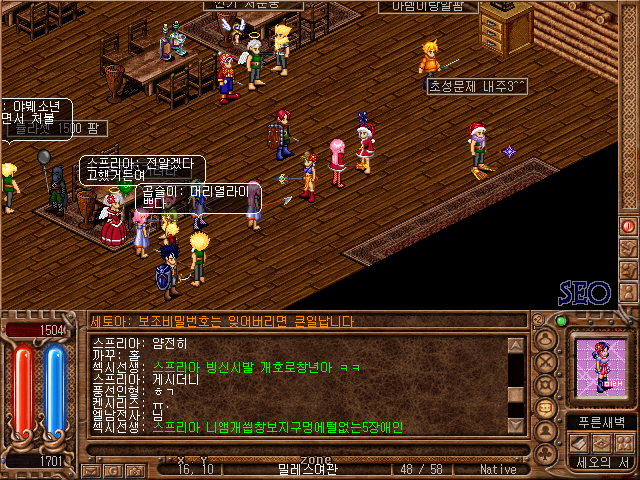The image size is (640, 480).
Task: Click the highlighted yellow face round button
Action: [x=547, y=407]
